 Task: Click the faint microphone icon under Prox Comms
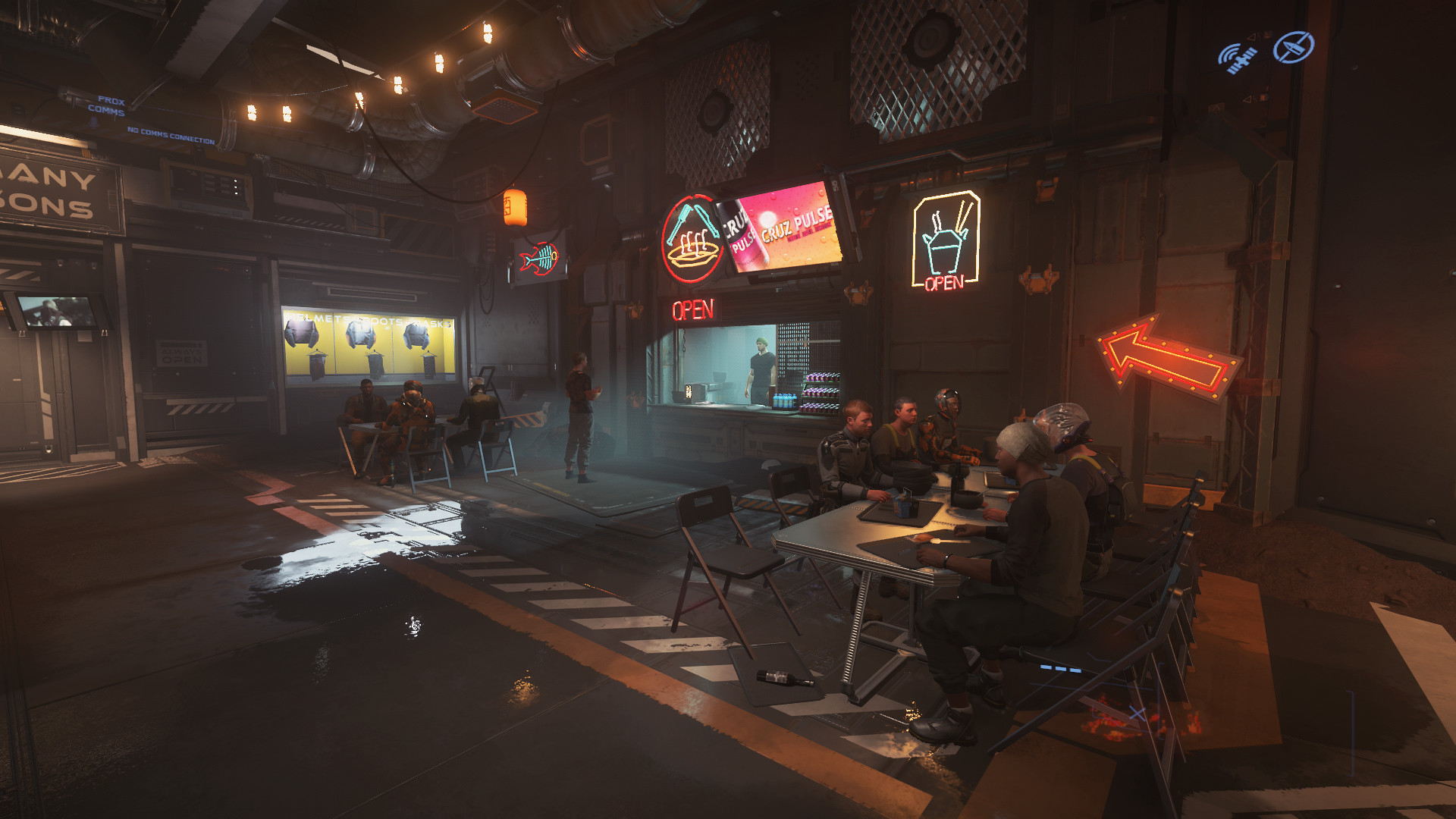(x=94, y=122)
